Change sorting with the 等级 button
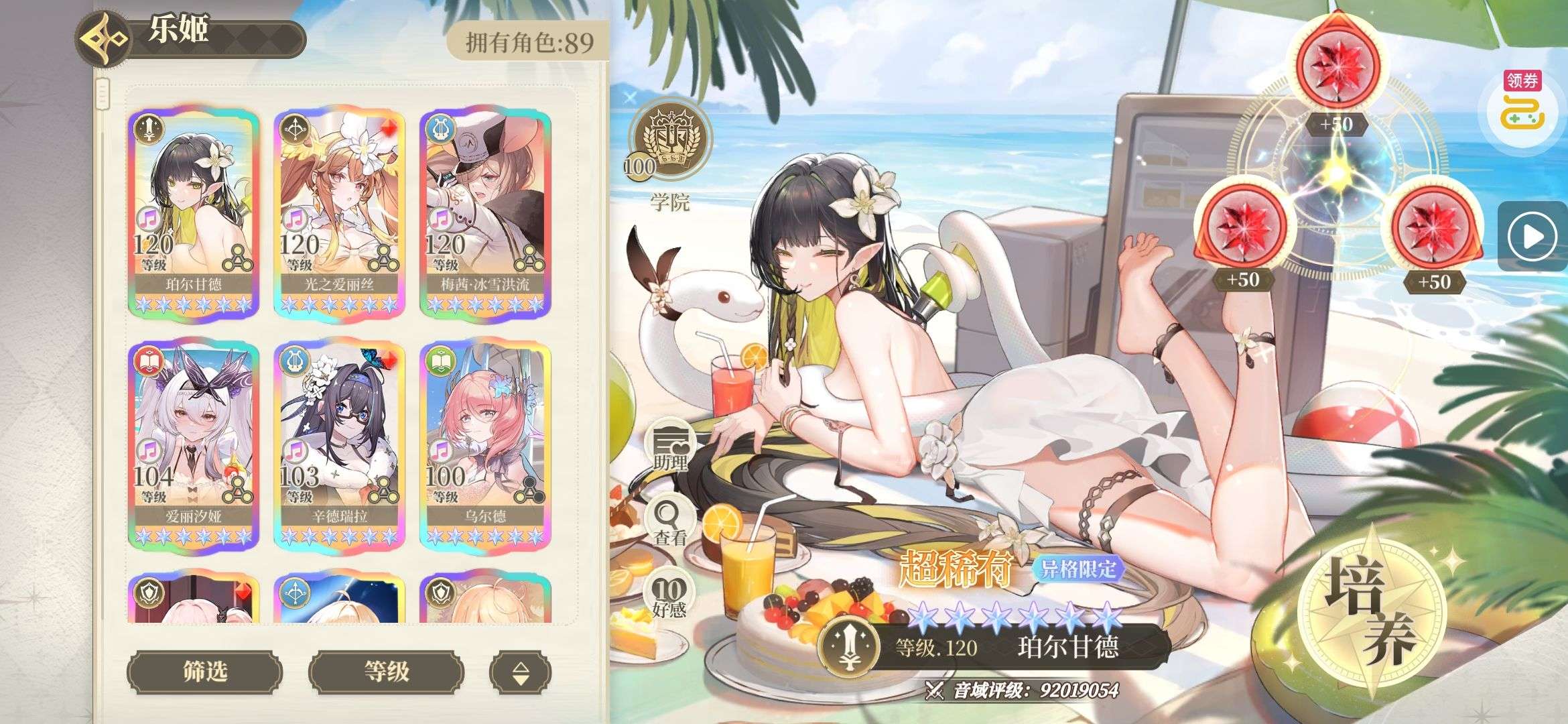This screenshot has width=1568, height=724. (x=386, y=670)
